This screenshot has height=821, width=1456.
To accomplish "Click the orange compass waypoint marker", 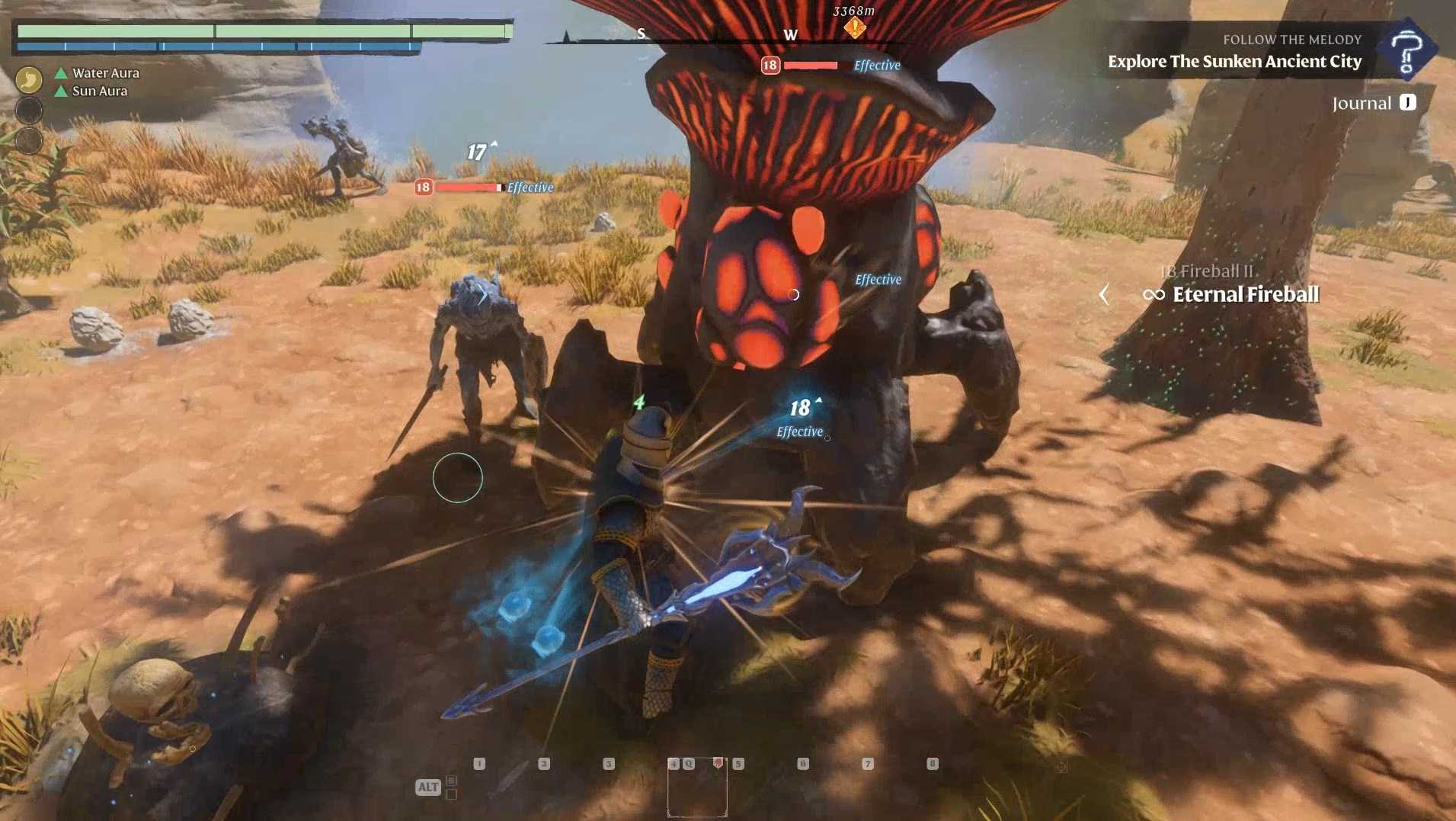I will click(855, 27).
